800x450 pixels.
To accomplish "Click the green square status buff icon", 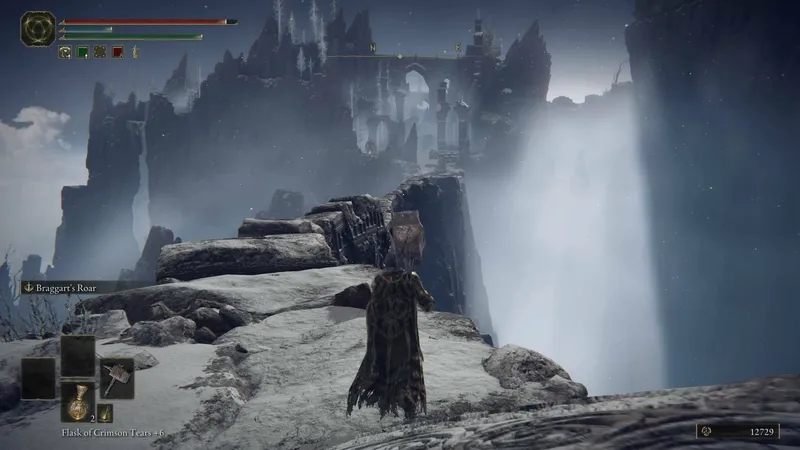I will point(83,51).
